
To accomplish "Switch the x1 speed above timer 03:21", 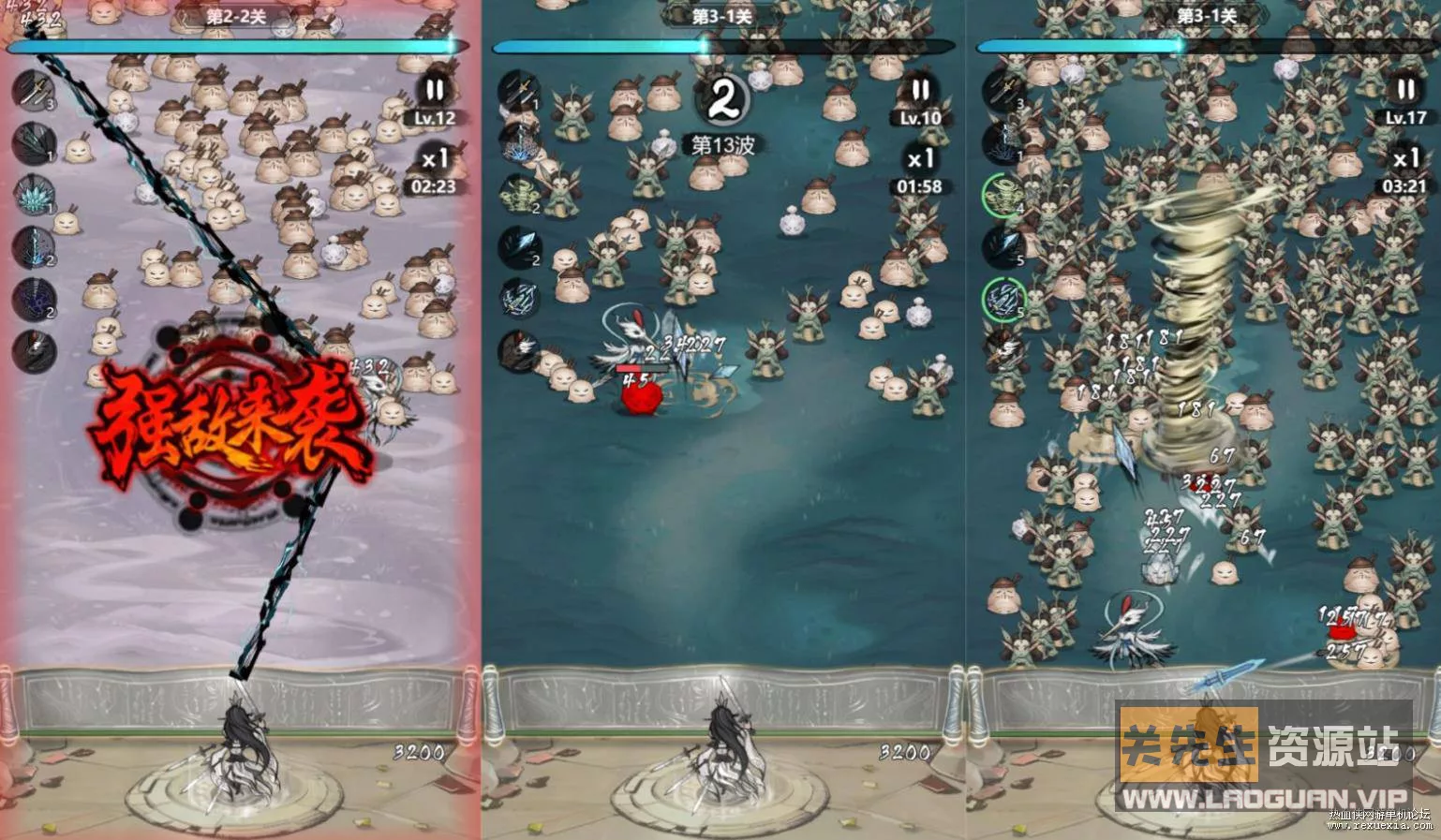I will pyautogui.click(x=1405, y=159).
